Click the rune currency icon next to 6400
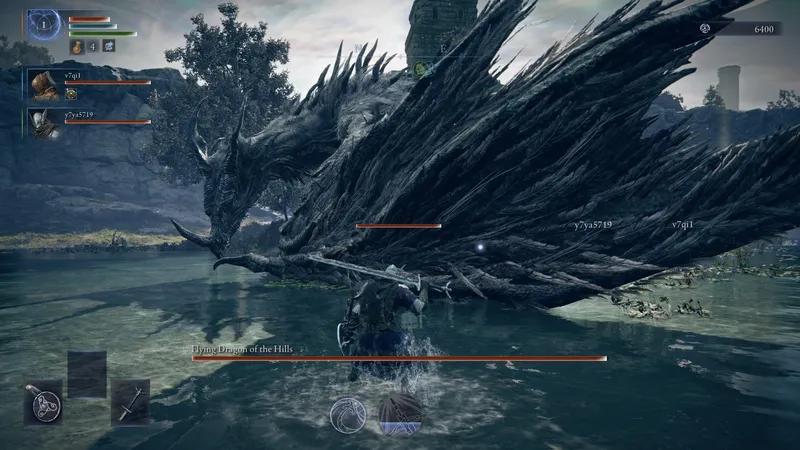The width and height of the screenshot is (800, 450). point(705,29)
